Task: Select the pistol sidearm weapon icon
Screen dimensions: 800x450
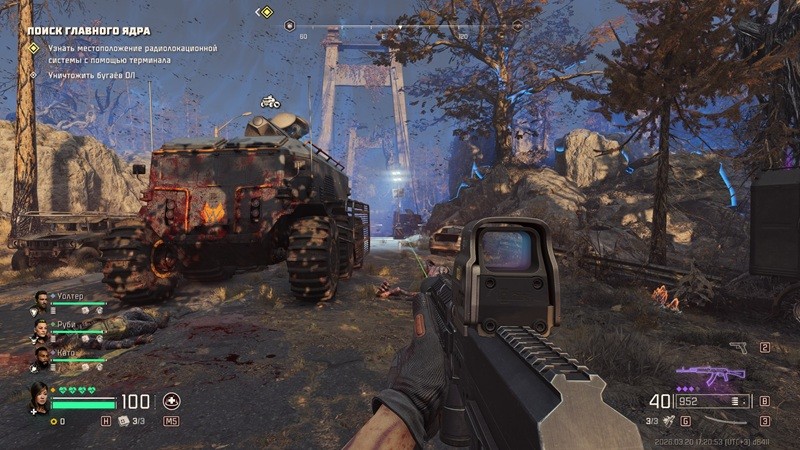Action: point(738,347)
